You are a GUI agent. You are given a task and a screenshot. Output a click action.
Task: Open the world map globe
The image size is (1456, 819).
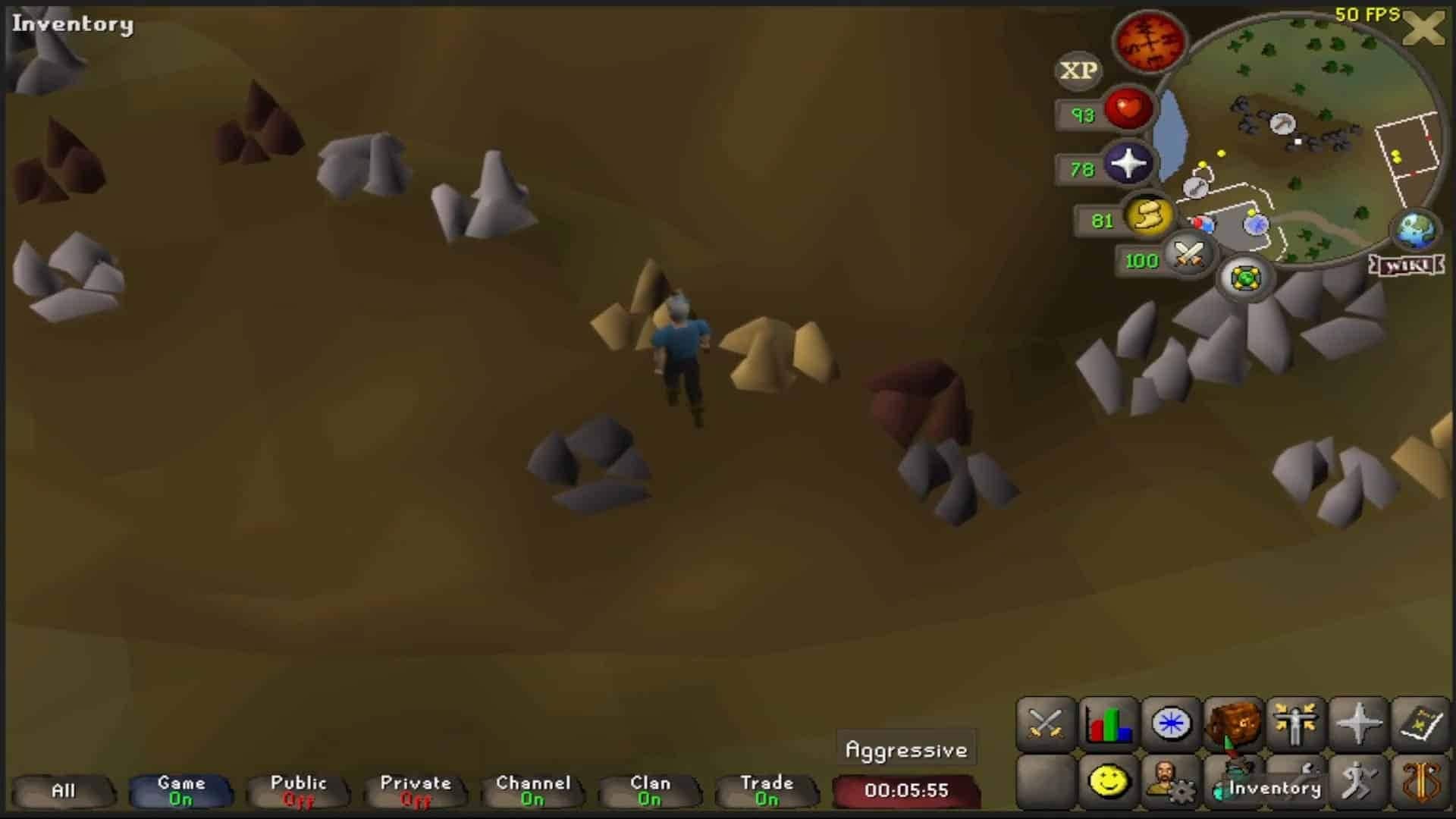(1415, 231)
